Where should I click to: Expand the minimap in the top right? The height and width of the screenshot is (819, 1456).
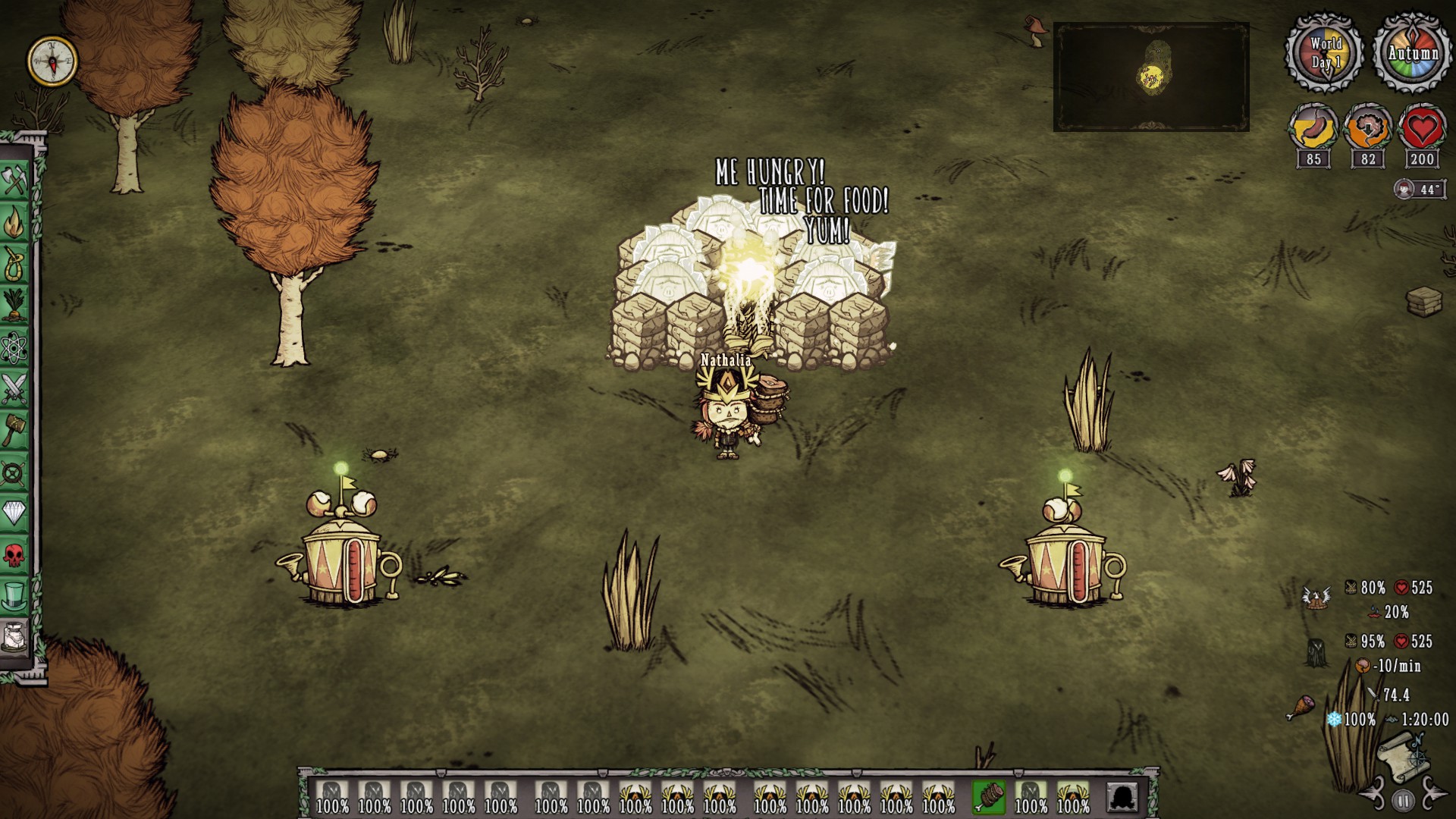1153,76
